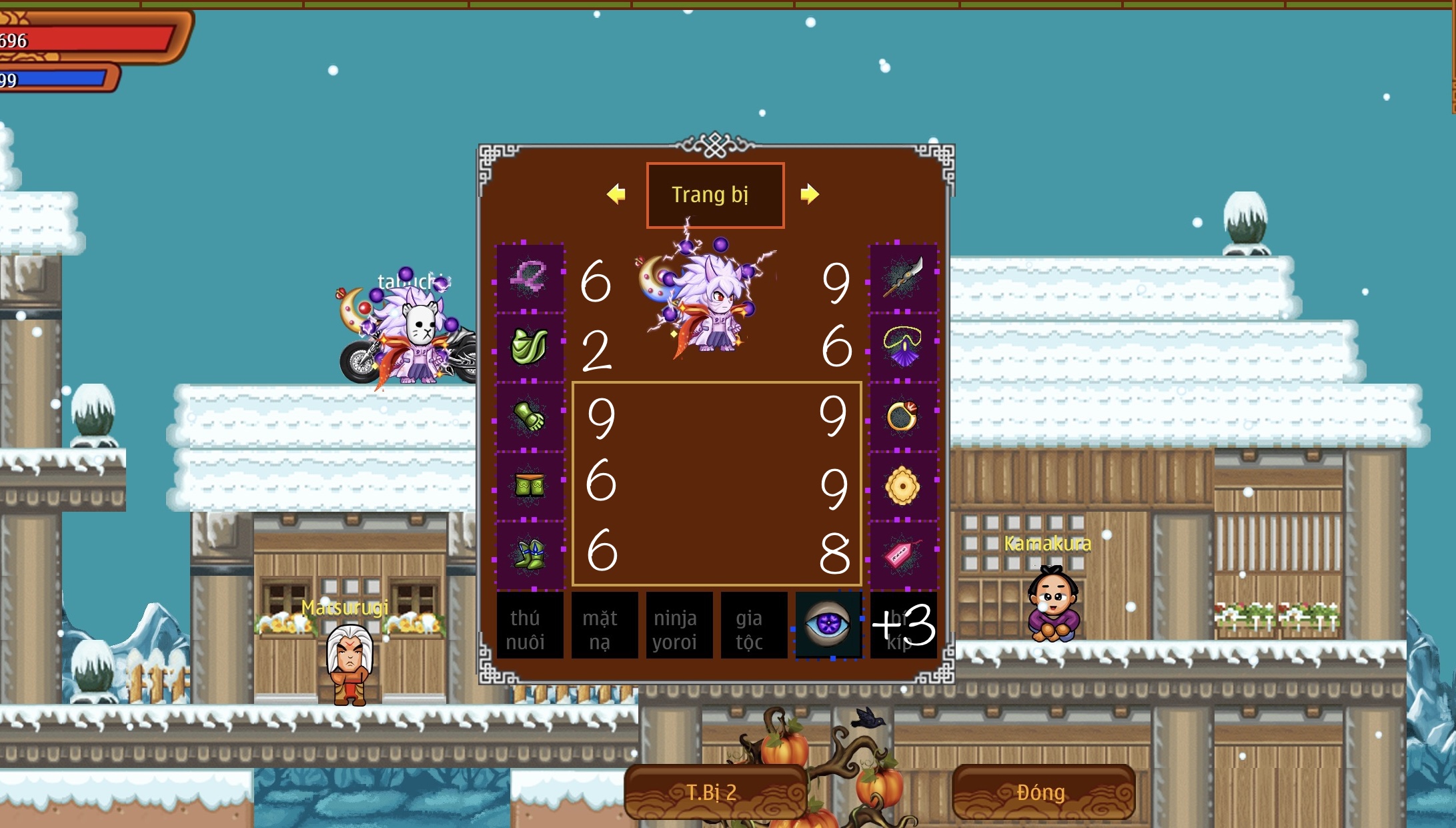Click the right yellow arrow beside Trang bị
The width and height of the screenshot is (1456, 828).
pos(809,194)
